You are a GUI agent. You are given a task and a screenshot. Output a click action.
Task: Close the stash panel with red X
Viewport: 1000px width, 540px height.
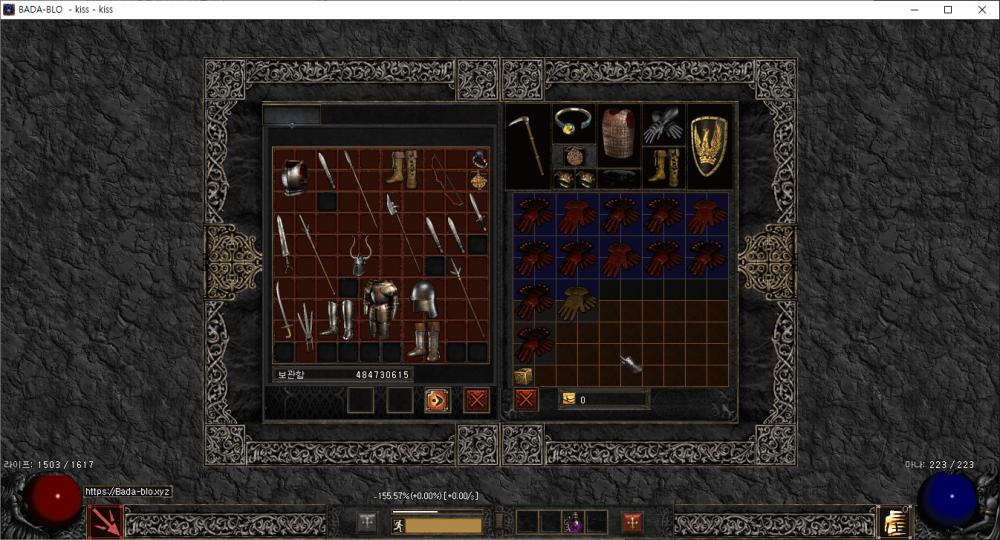(477, 400)
